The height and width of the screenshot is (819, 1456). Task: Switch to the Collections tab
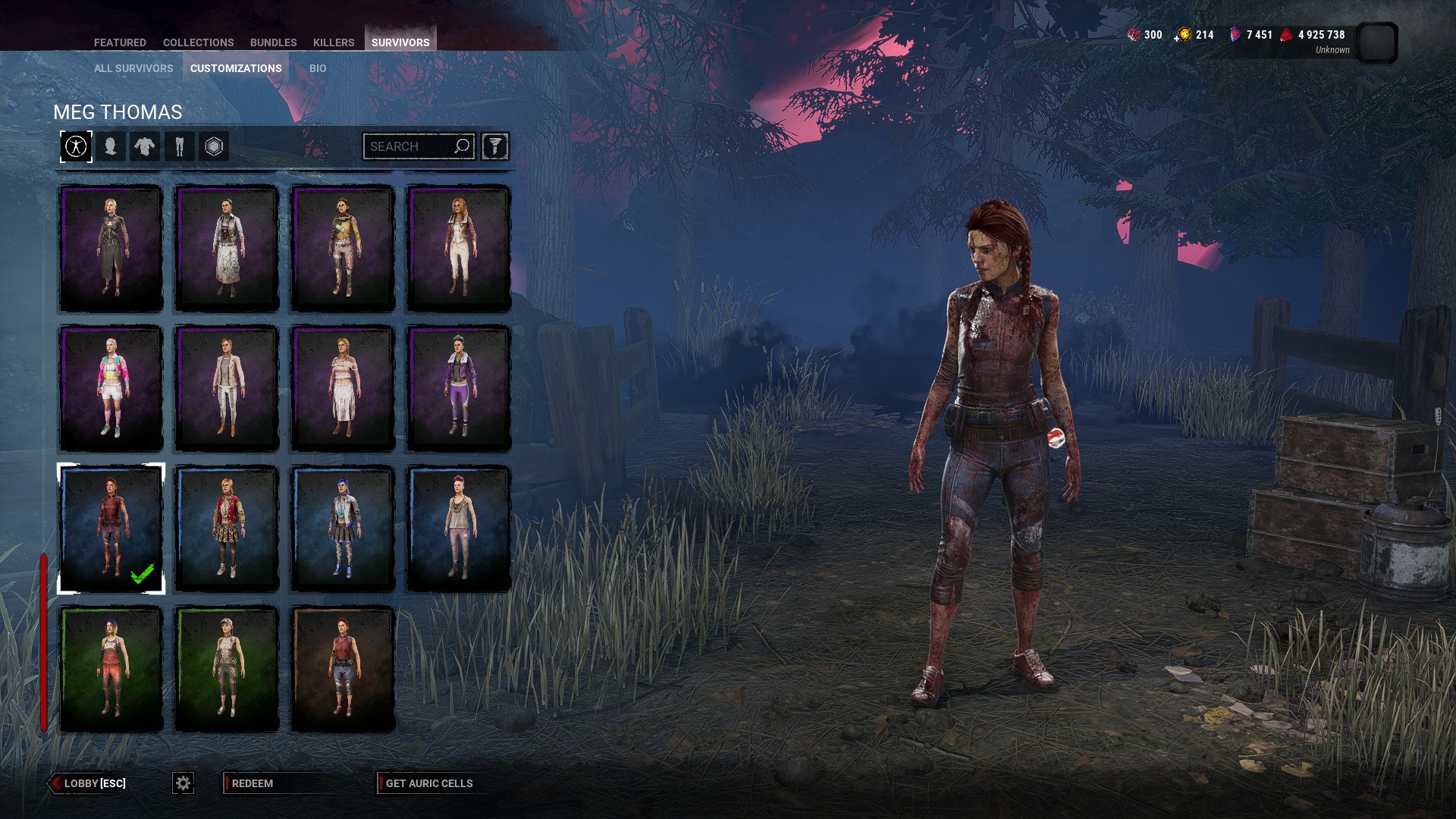(198, 42)
